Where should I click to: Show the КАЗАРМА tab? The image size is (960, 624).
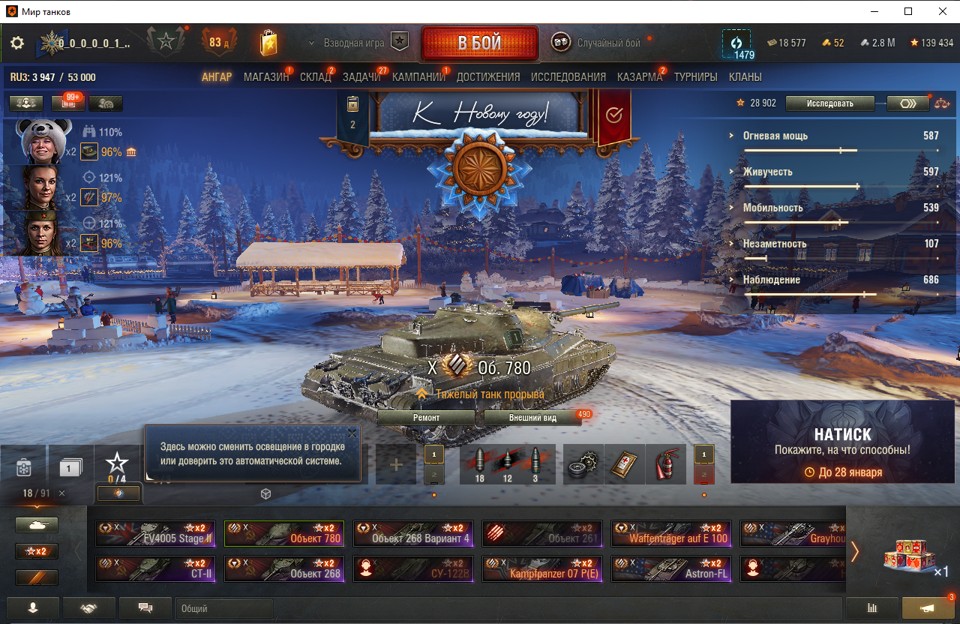point(639,77)
